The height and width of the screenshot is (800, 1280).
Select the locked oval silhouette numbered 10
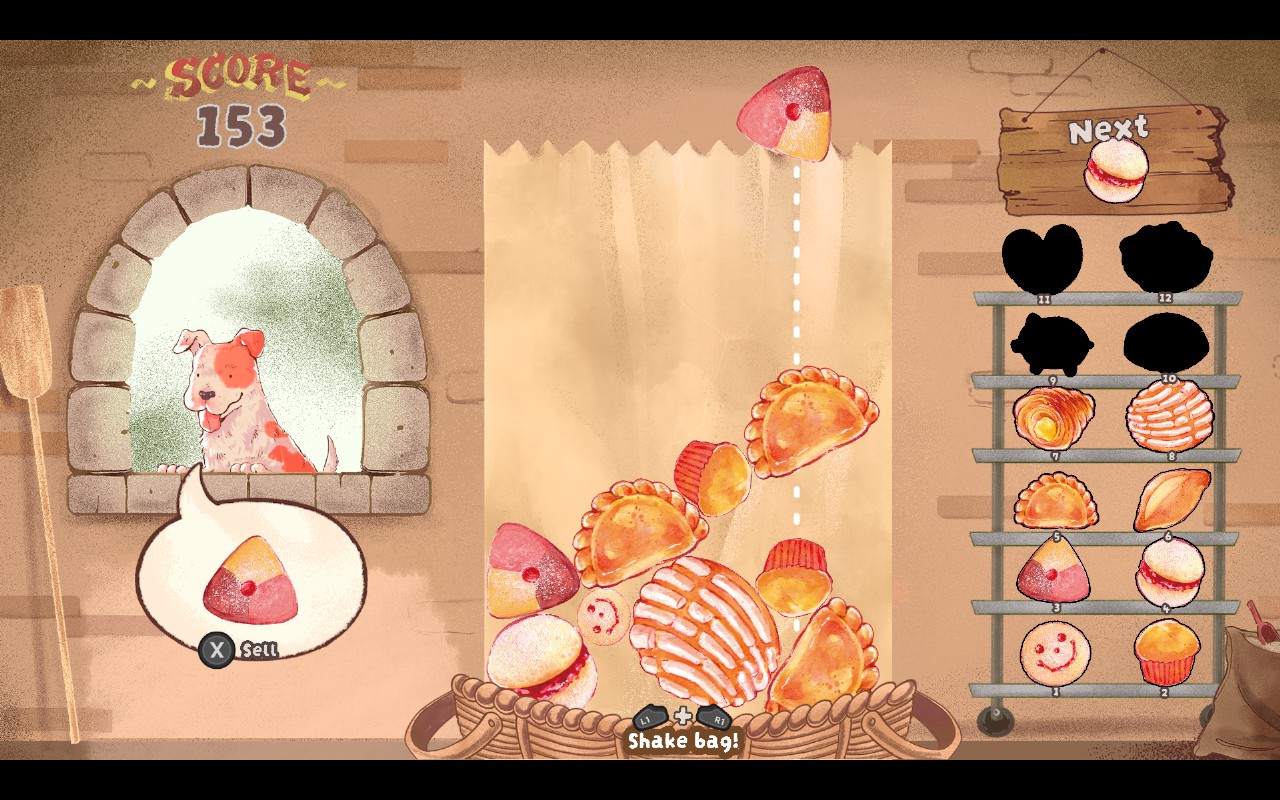pos(1166,342)
